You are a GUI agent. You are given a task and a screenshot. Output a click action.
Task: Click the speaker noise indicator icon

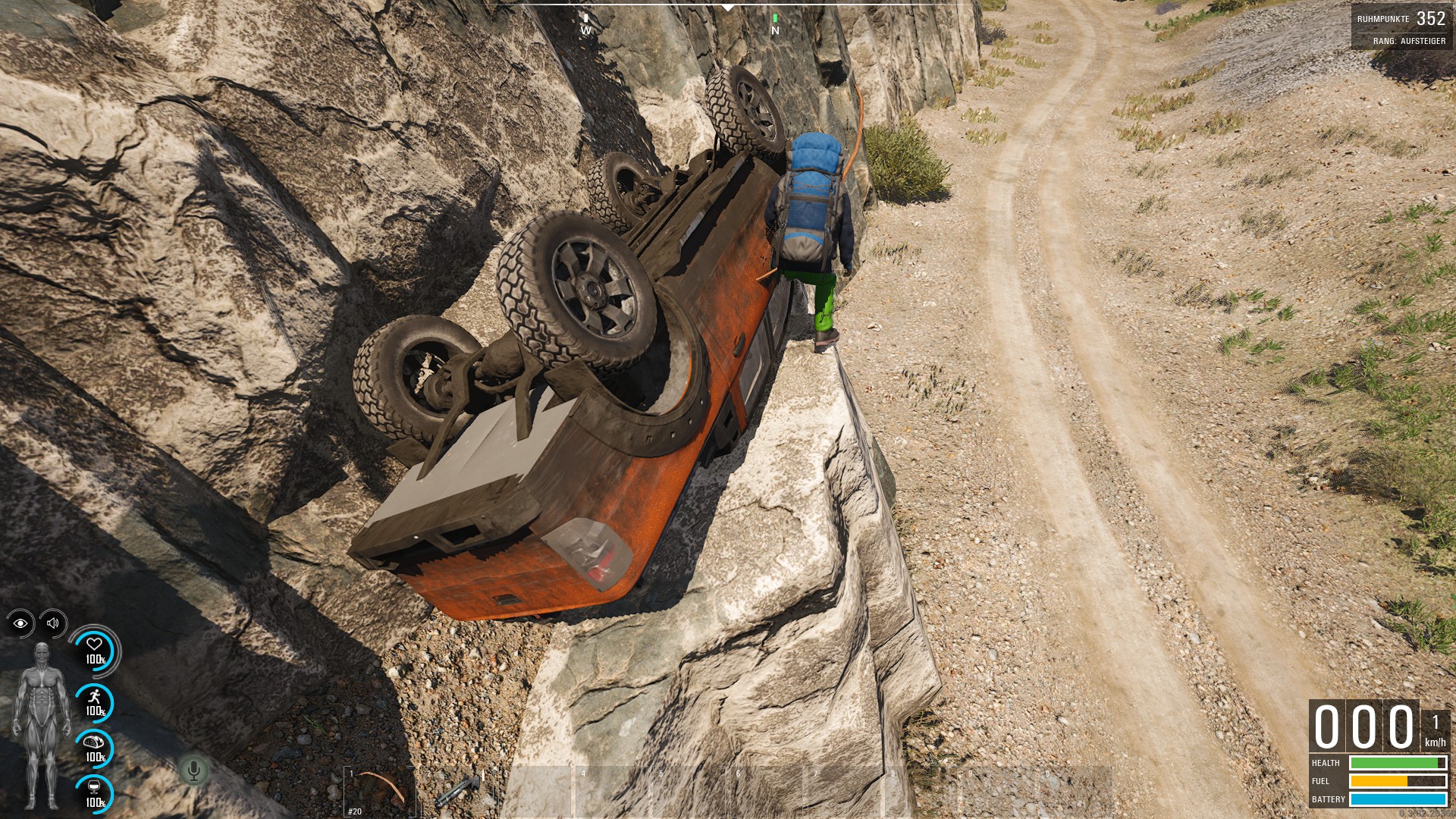point(52,623)
